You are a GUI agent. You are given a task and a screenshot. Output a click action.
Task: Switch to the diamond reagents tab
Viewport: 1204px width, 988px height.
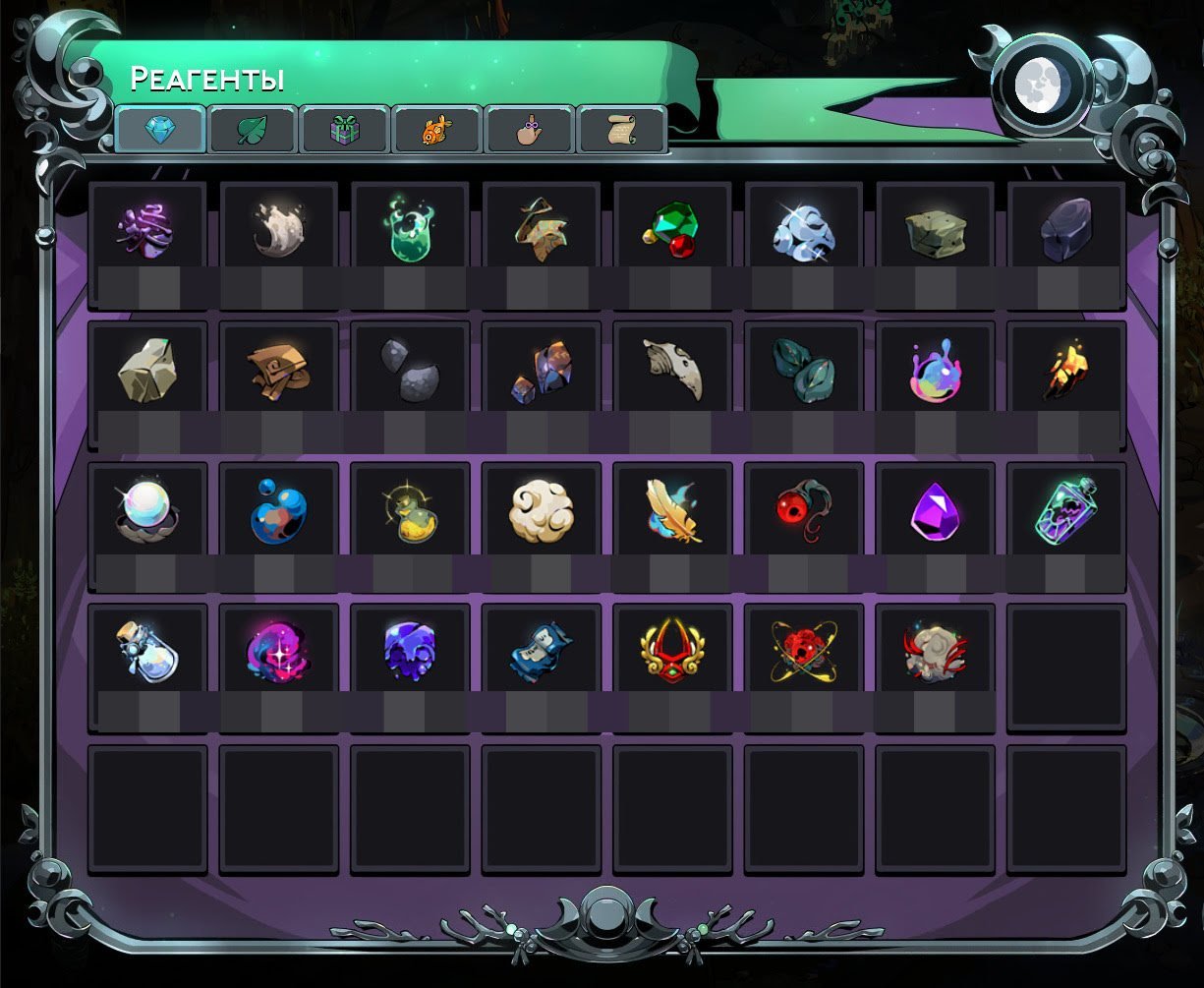(160, 129)
